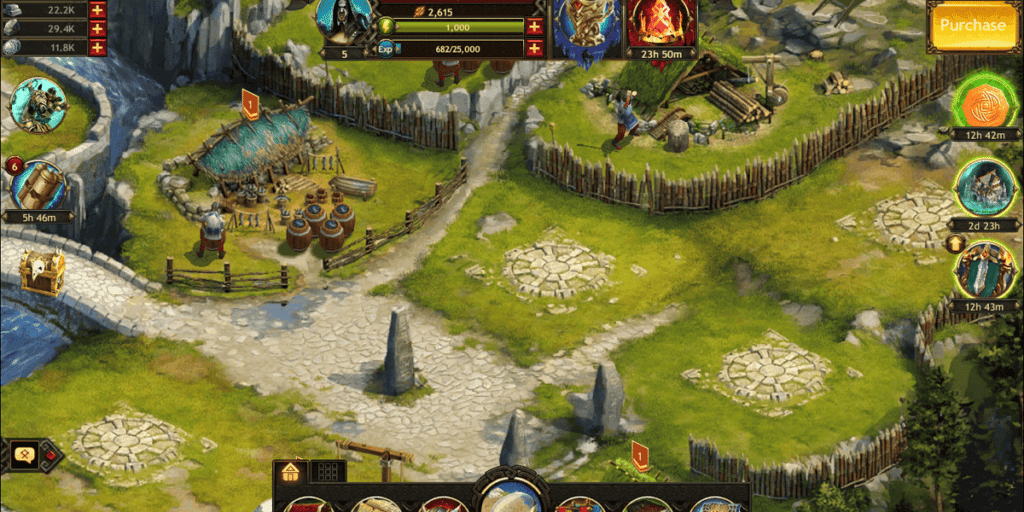Screen dimensions: 1024x512
Task: Add more of the 11.8K resource
Action: click(97, 47)
